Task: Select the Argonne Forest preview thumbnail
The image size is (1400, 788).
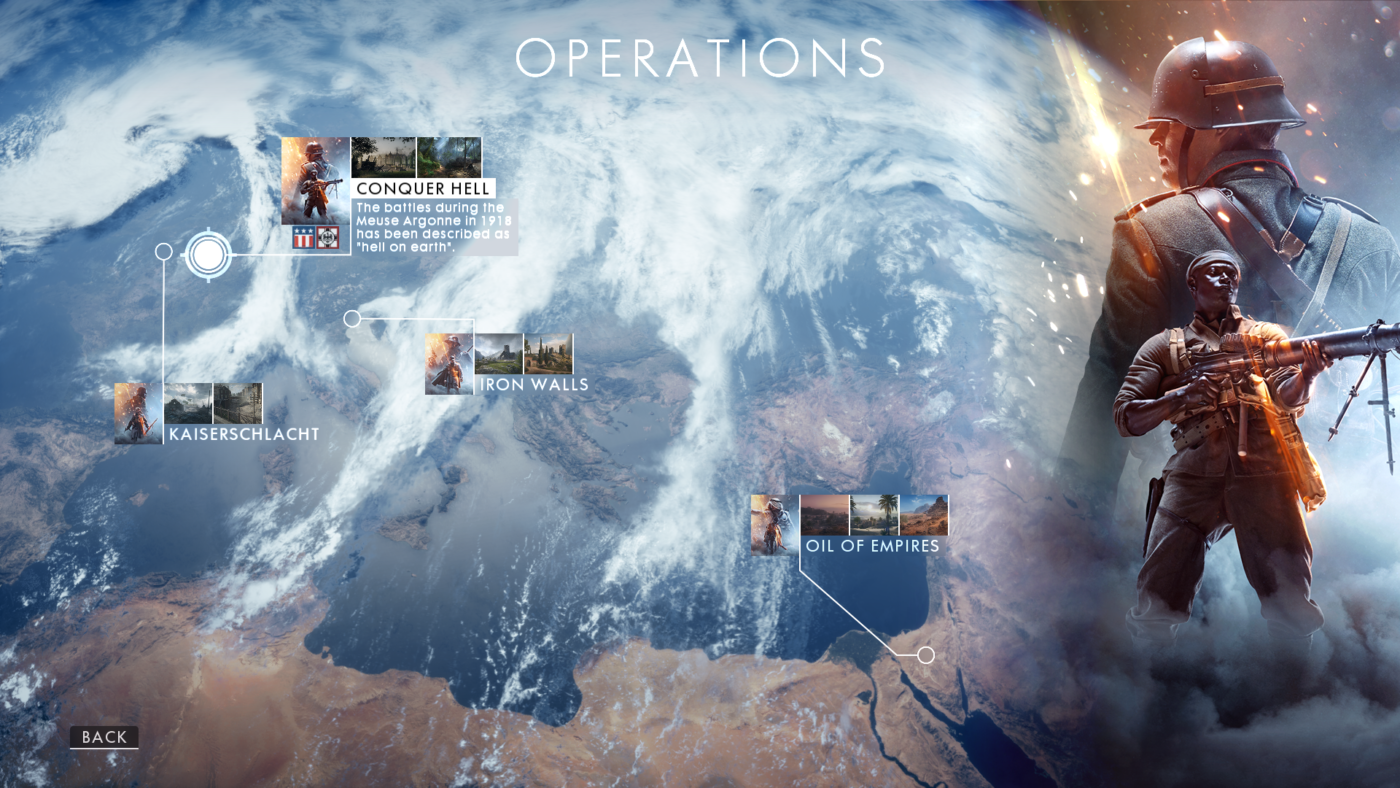Action: click(448, 158)
